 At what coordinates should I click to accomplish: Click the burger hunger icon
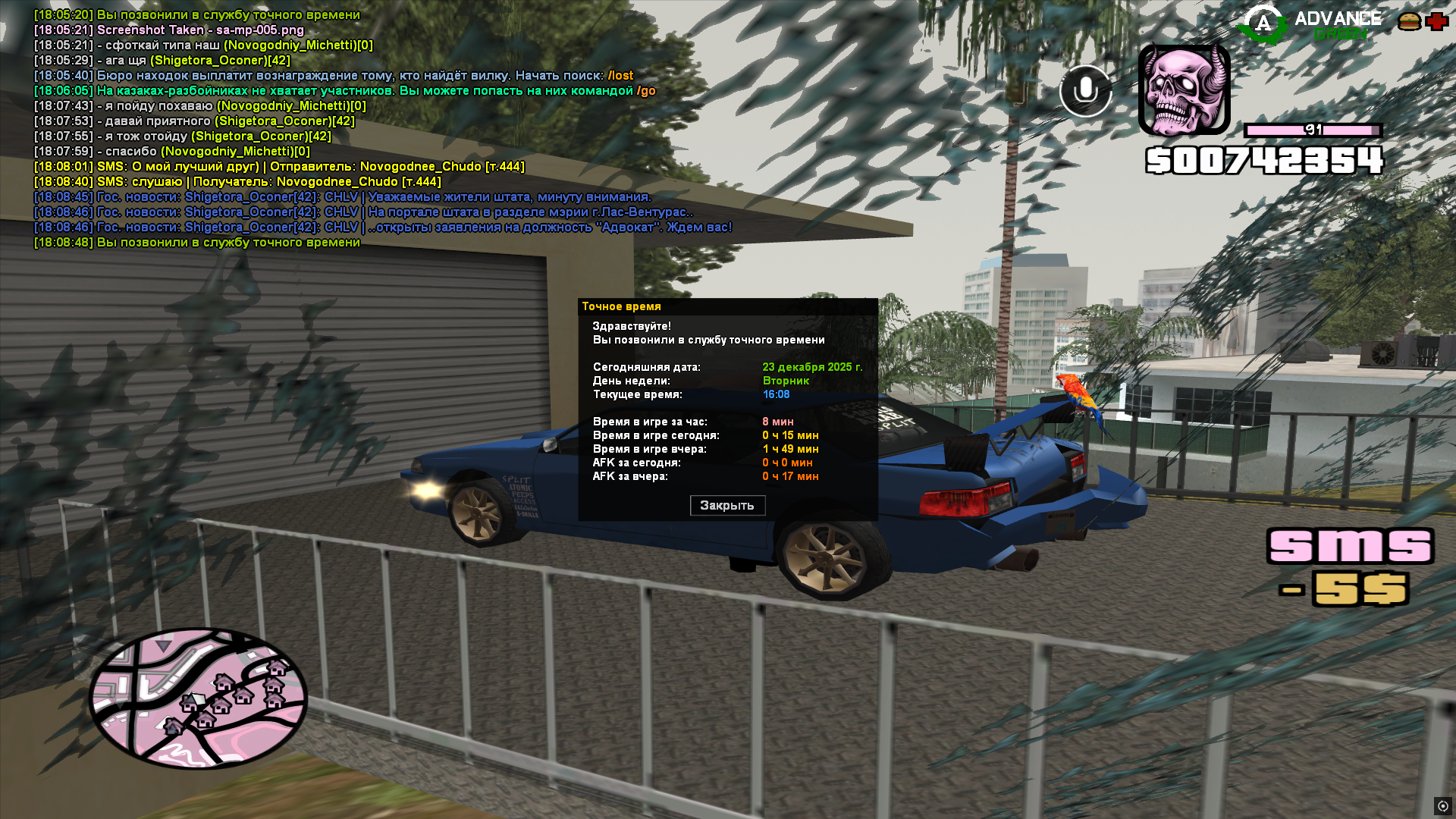1409,21
